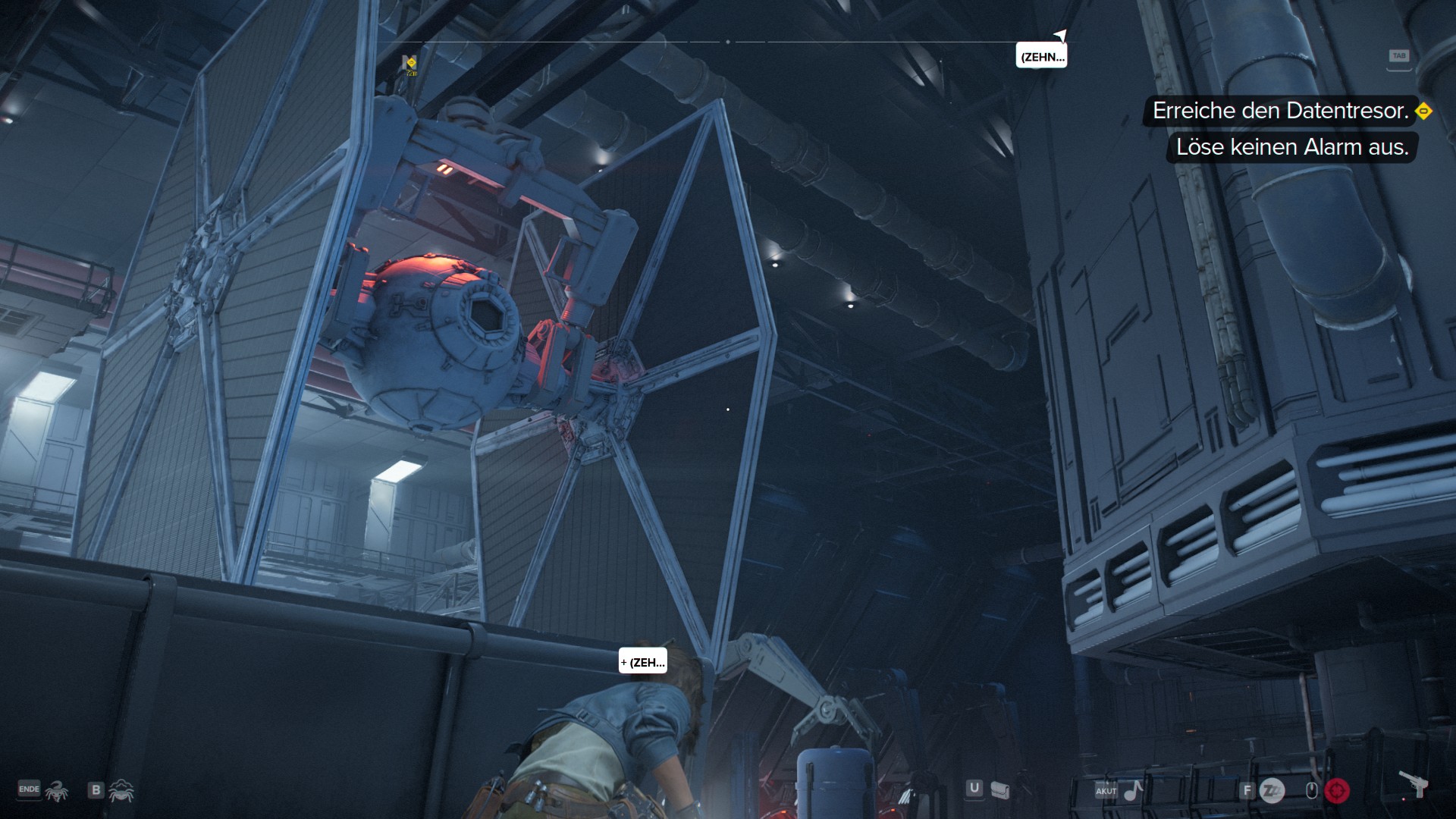The height and width of the screenshot is (819, 1456).
Task: Activate the music note ability icon
Action: tap(1133, 791)
